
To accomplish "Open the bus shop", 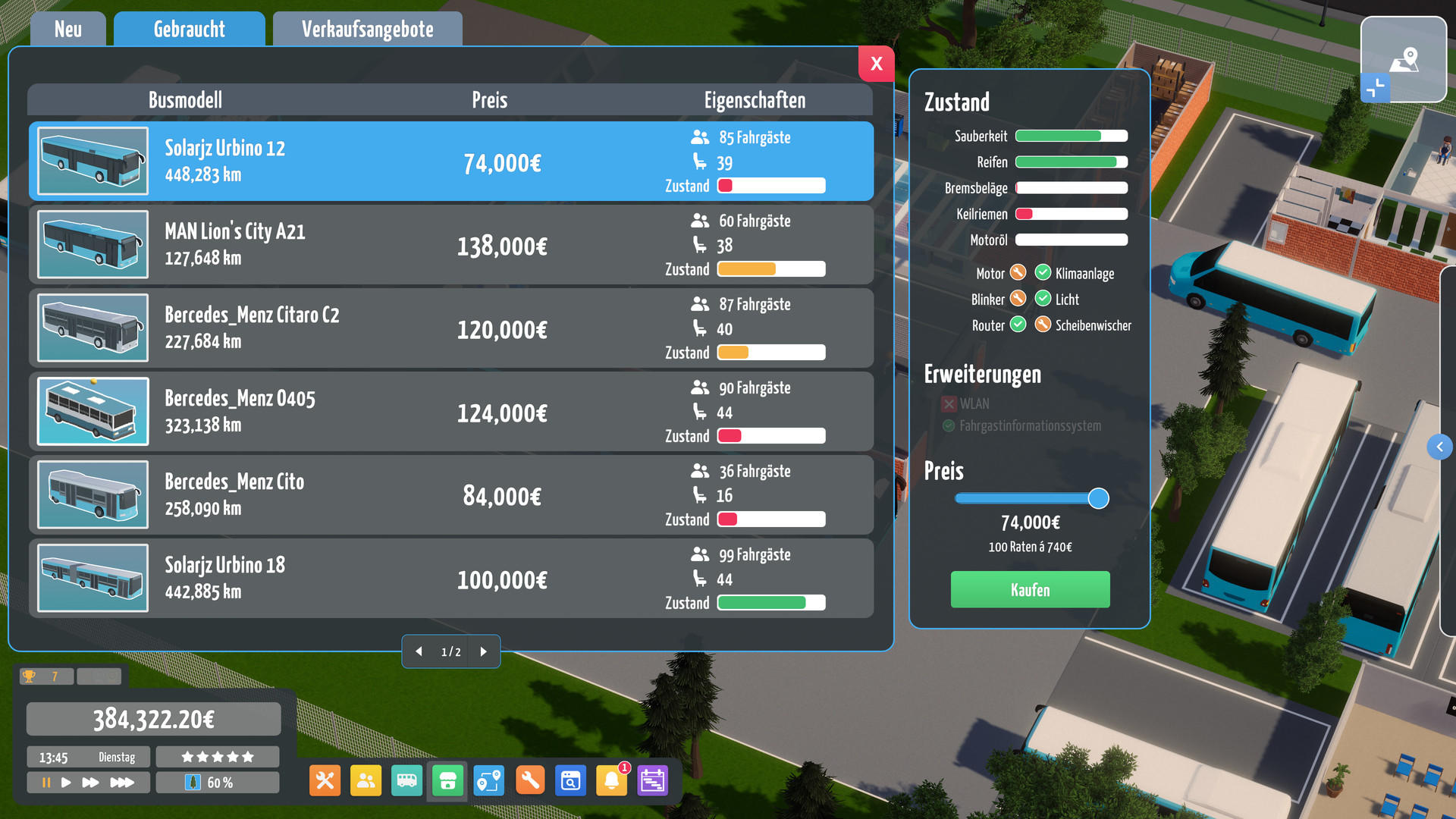I will tap(447, 780).
